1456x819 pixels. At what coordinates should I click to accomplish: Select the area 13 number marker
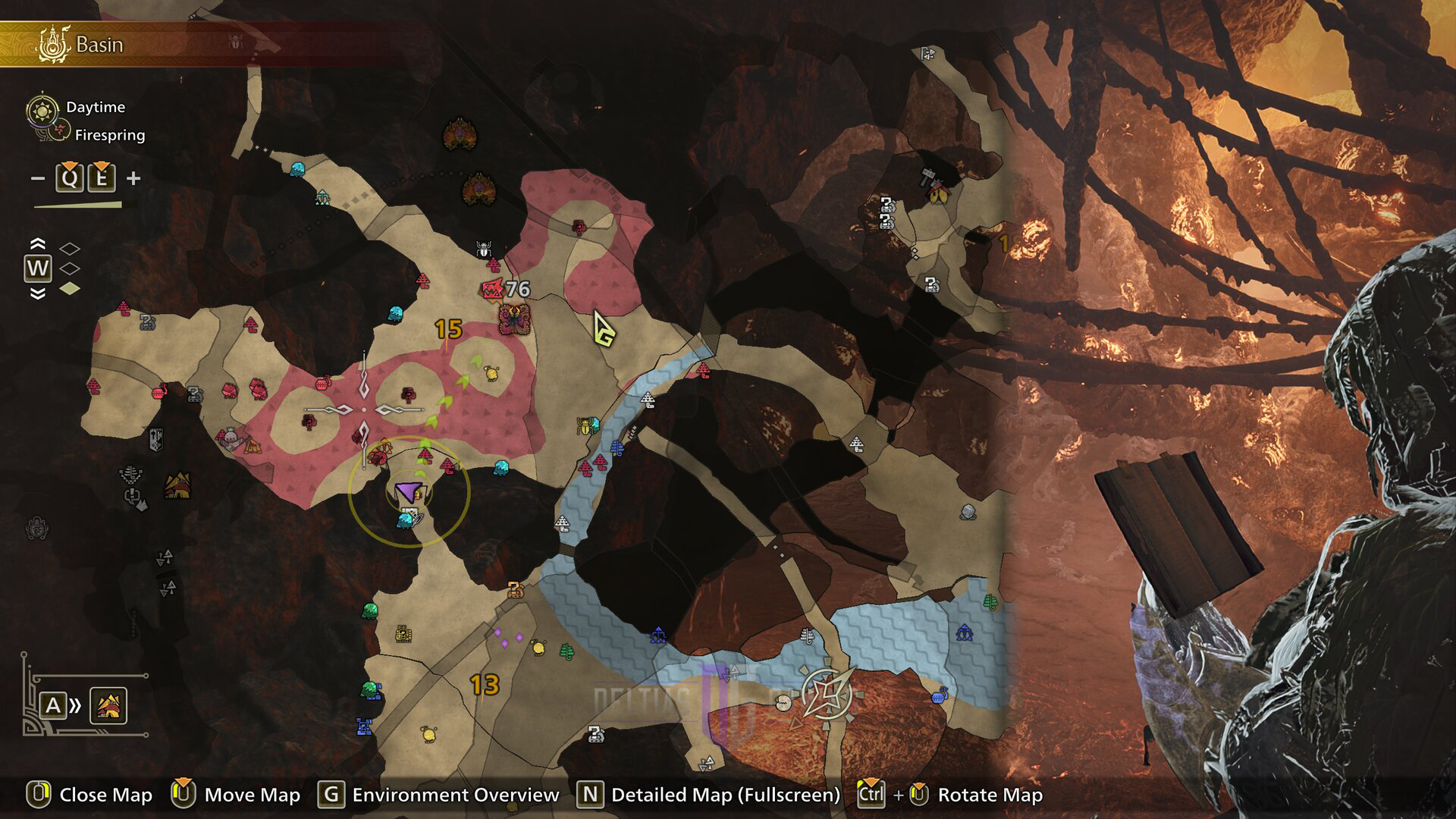(484, 685)
